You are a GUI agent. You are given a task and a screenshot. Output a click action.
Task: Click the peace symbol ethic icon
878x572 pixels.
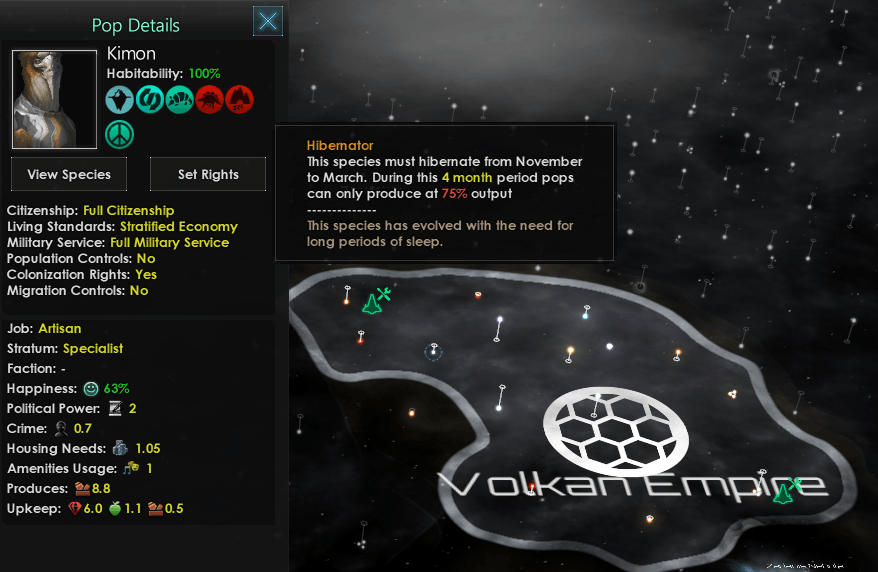[121, 134]
